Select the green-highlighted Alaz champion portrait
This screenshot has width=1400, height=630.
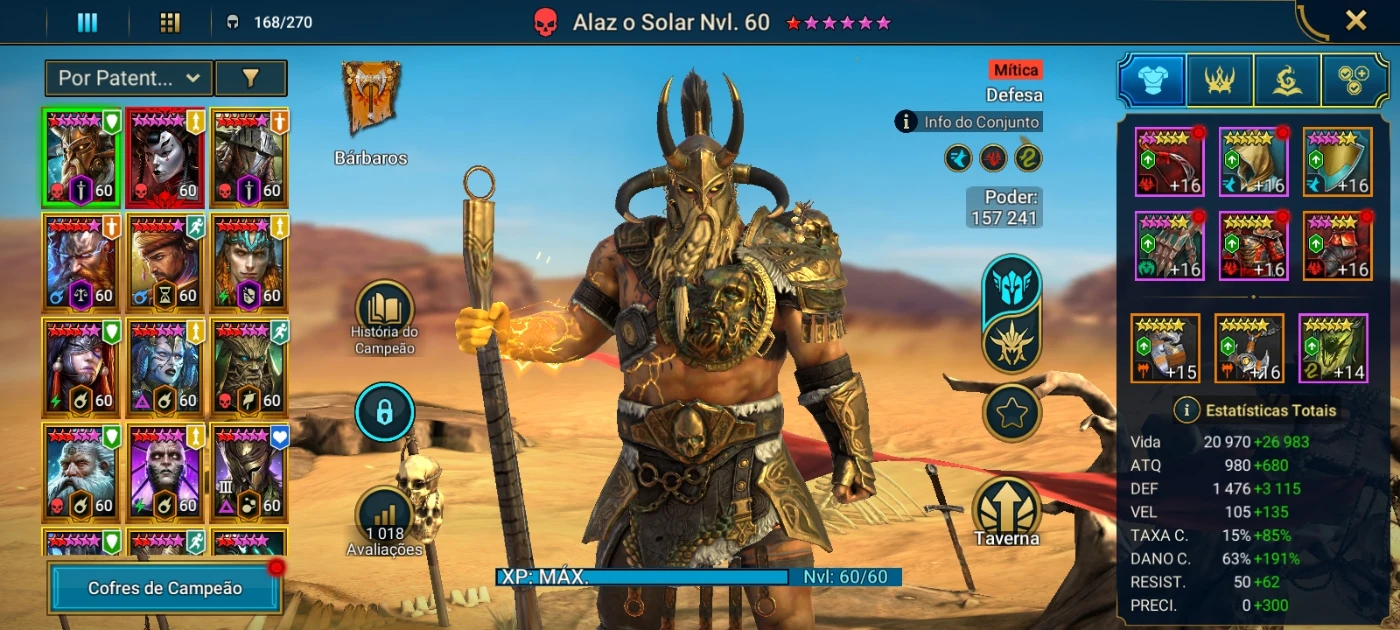point(80,157)
